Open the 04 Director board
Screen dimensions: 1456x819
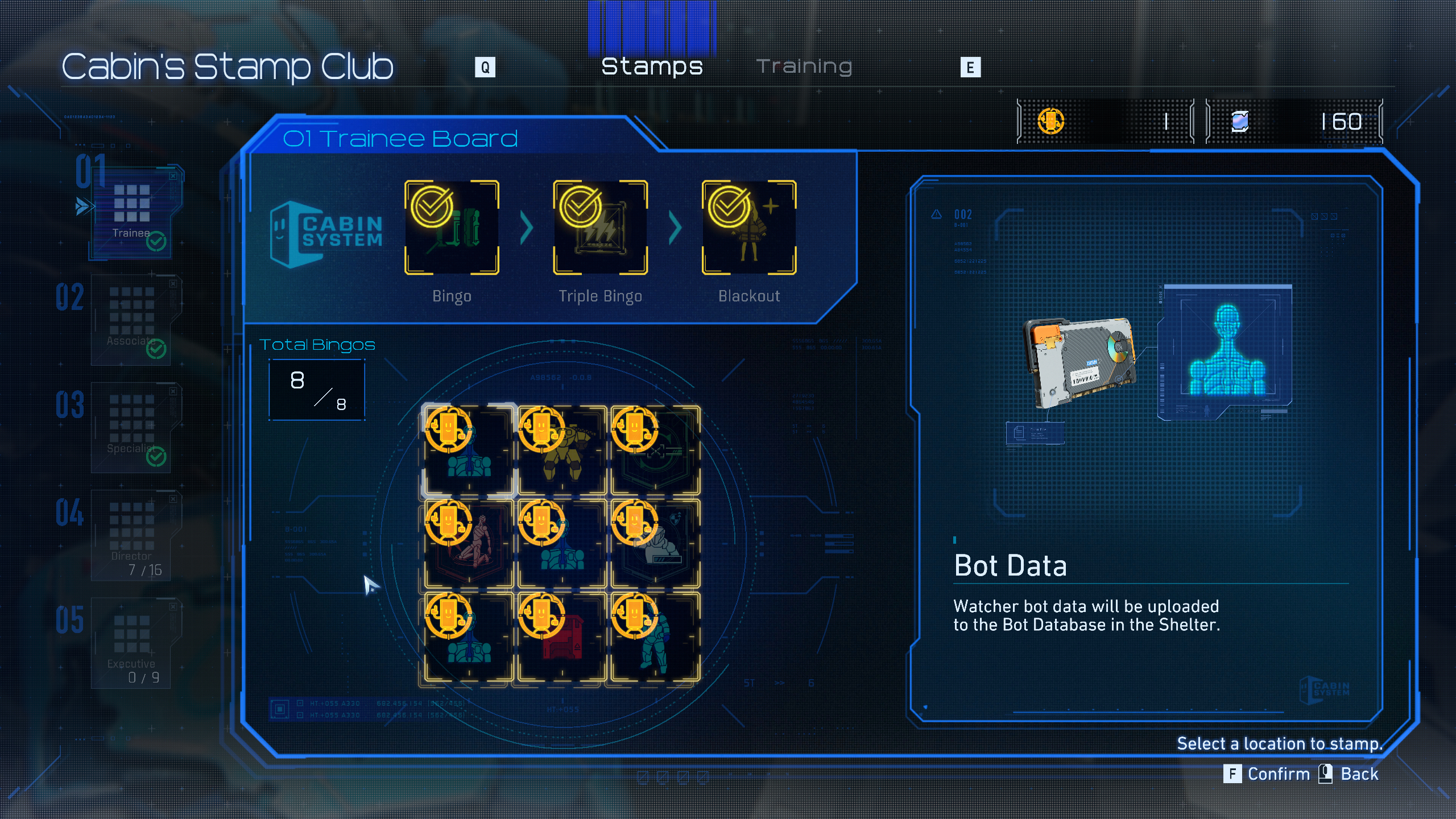click(x=132, y=533)
